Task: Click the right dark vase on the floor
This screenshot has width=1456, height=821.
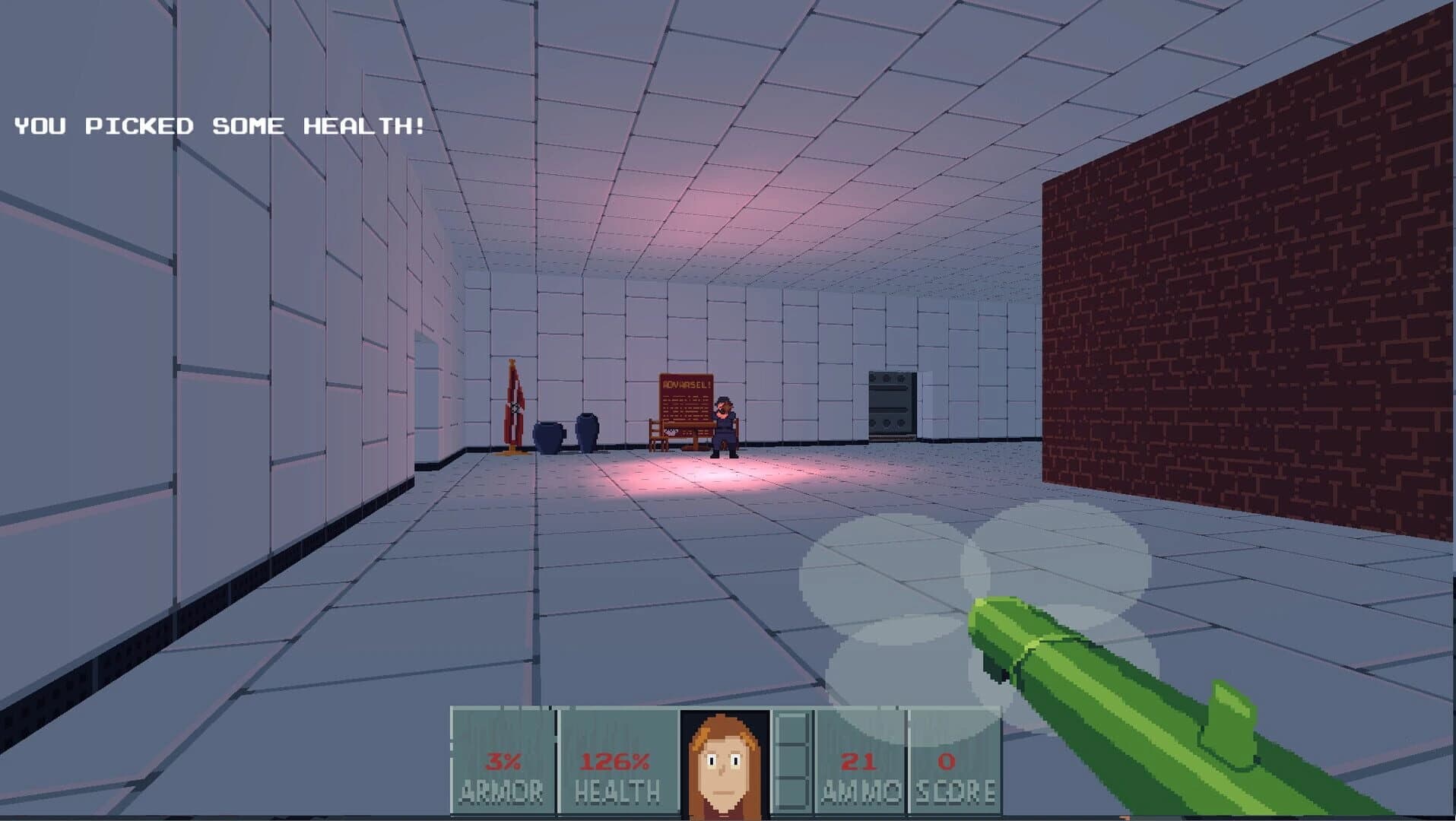Action: pyautogui.click(x=585, y=430)
